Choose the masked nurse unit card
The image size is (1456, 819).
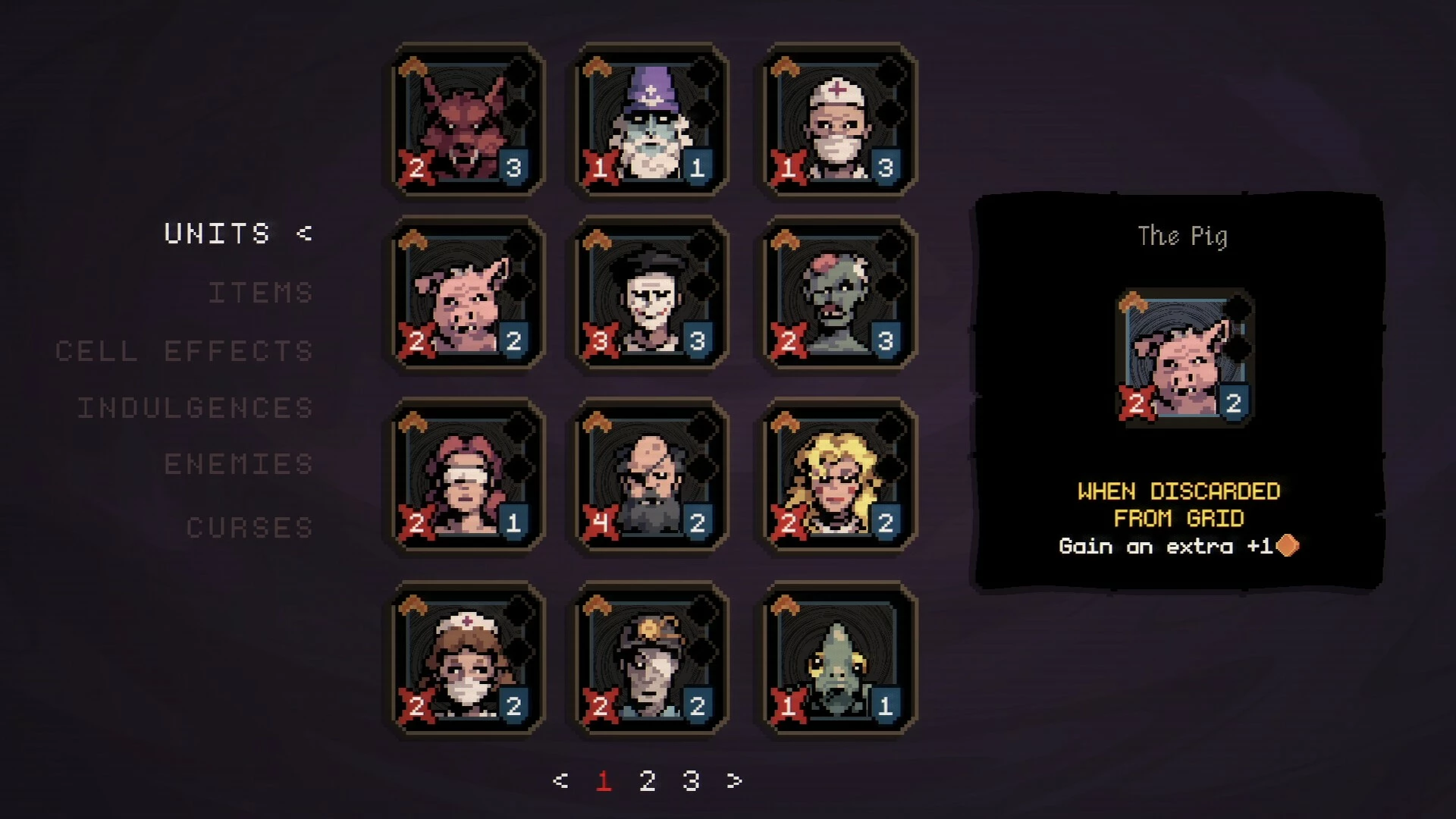click(x=466, y=659)
